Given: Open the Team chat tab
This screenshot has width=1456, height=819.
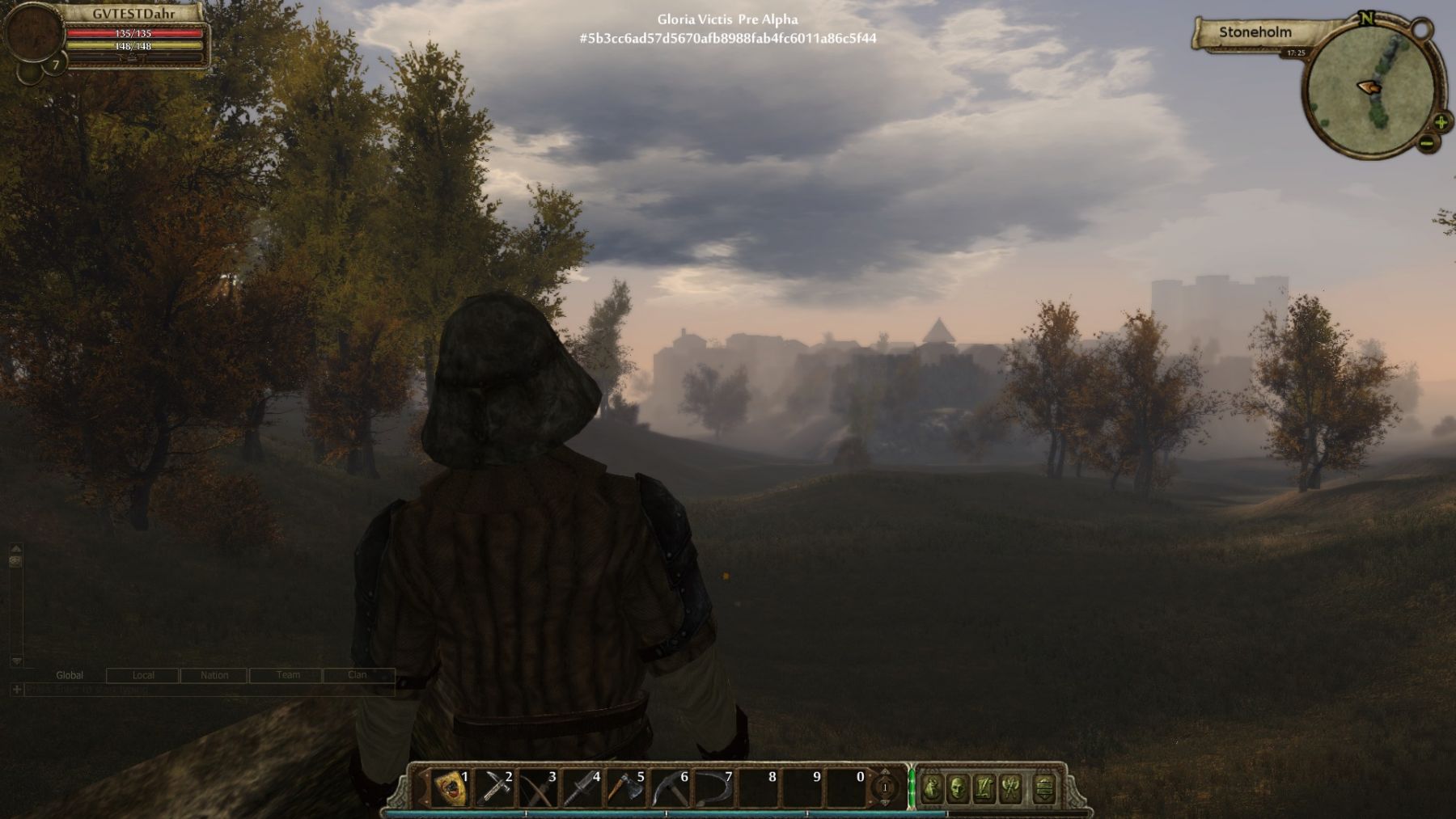Looking at the screenshot, I should click(x=288, y=675).
